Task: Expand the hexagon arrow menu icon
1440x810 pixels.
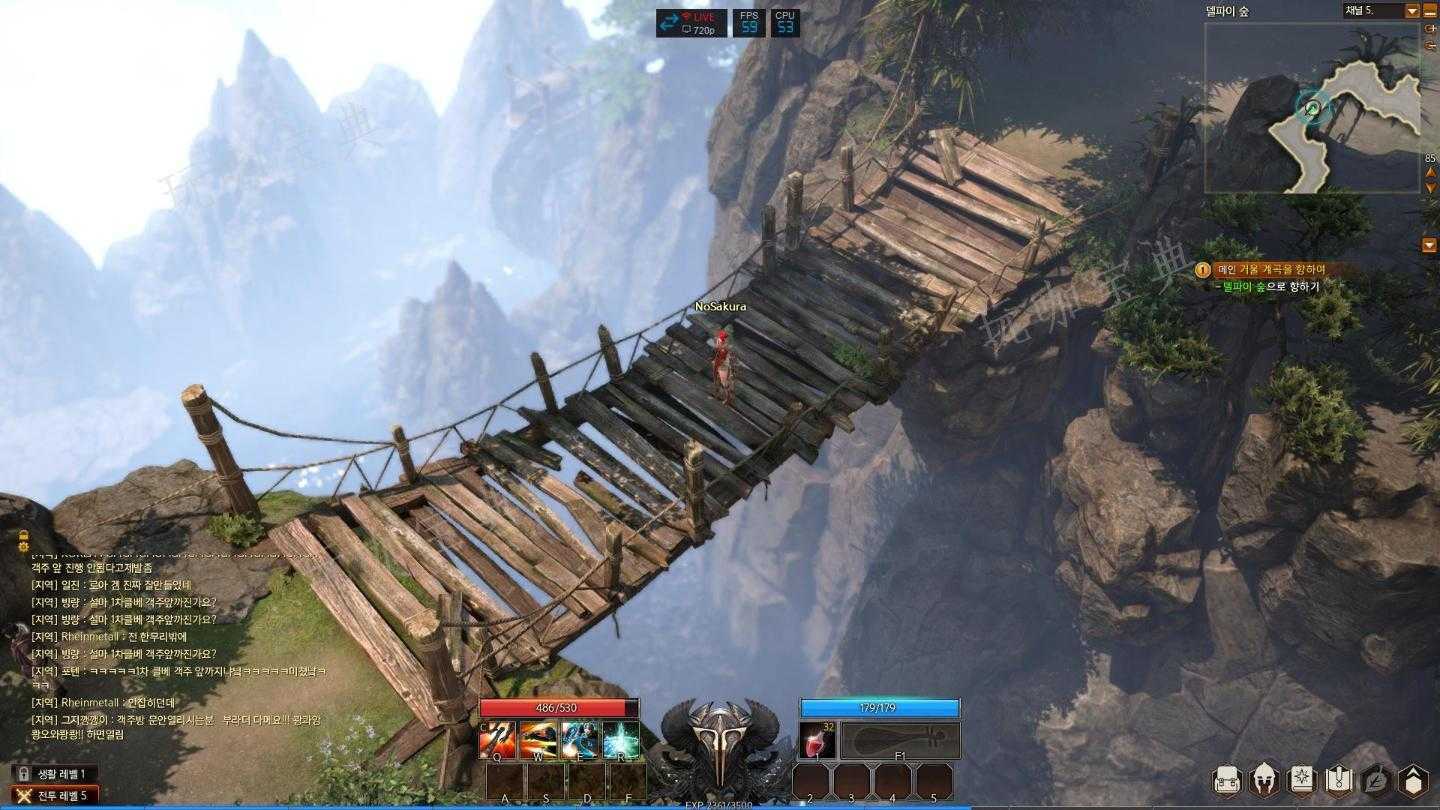Action: 1413,780
